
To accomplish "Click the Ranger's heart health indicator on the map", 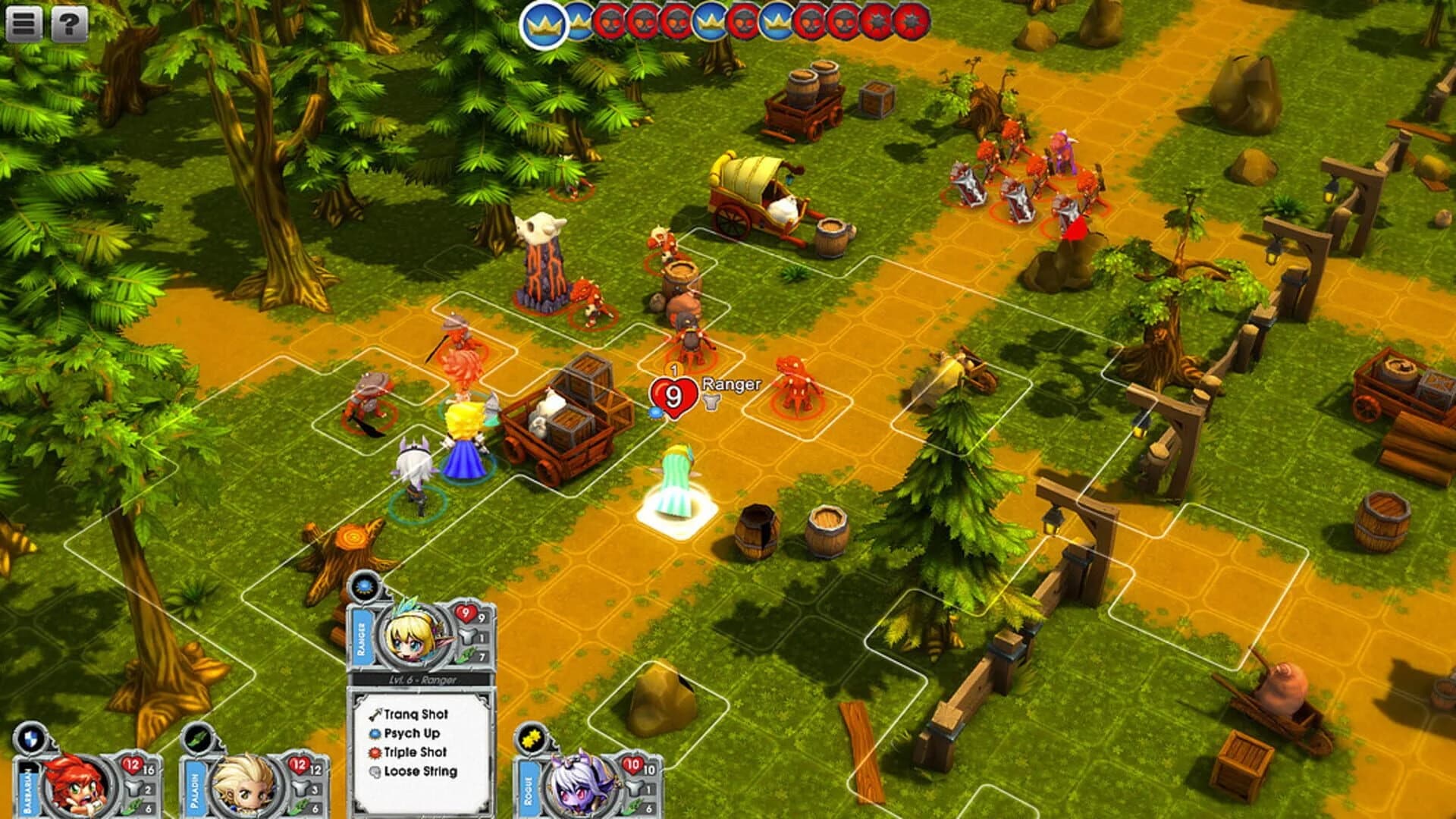I will tap(673, 395).
